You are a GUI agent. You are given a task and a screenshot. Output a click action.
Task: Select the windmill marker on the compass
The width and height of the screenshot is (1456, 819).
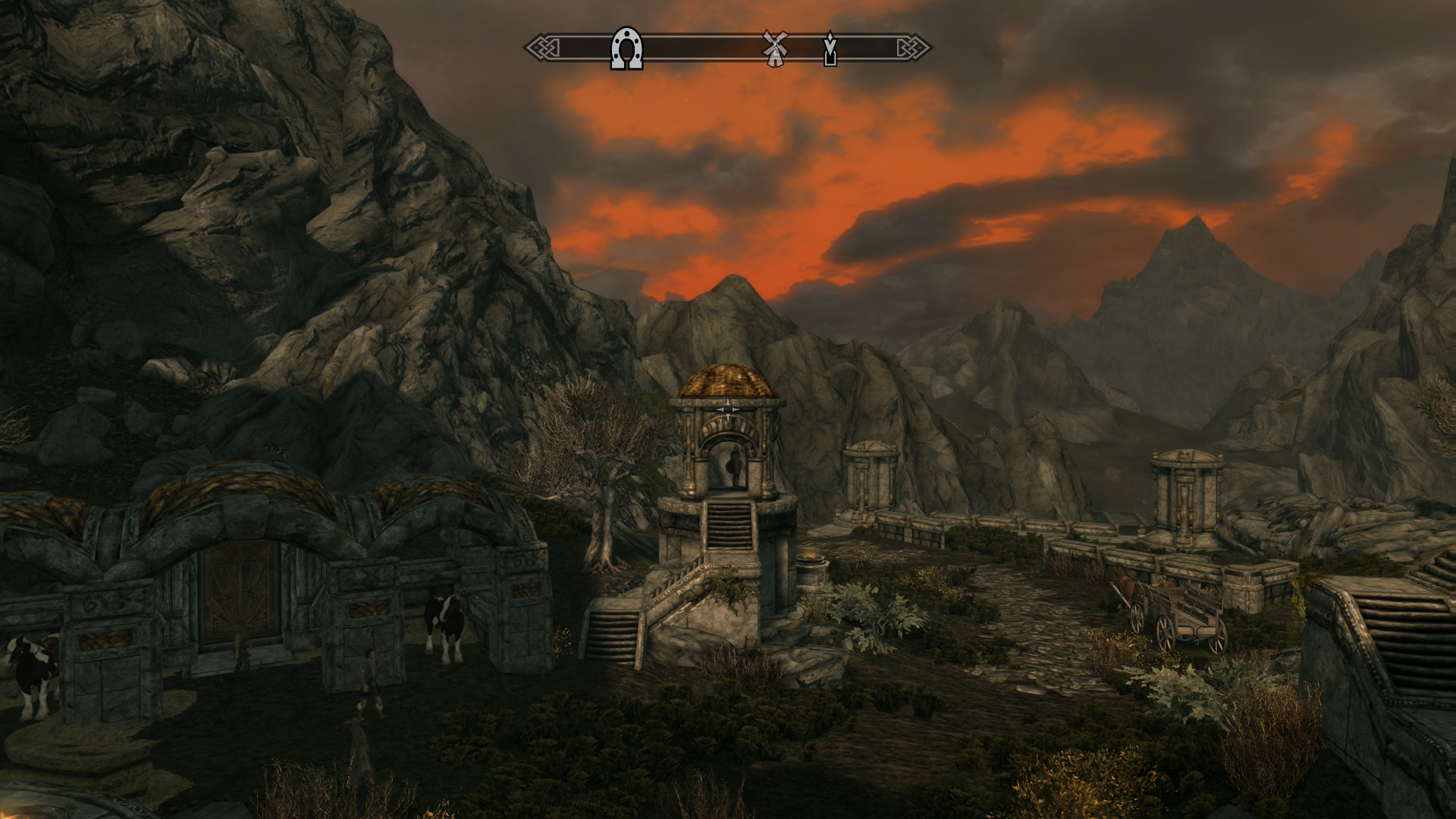pyautogui.click(x=773, y=47)
